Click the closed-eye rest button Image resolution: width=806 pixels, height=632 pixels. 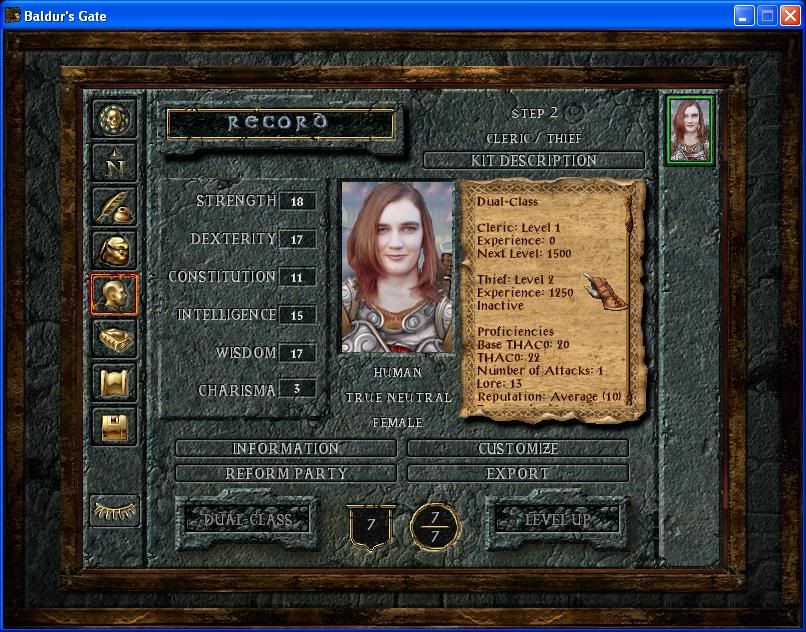click(115, 510)
